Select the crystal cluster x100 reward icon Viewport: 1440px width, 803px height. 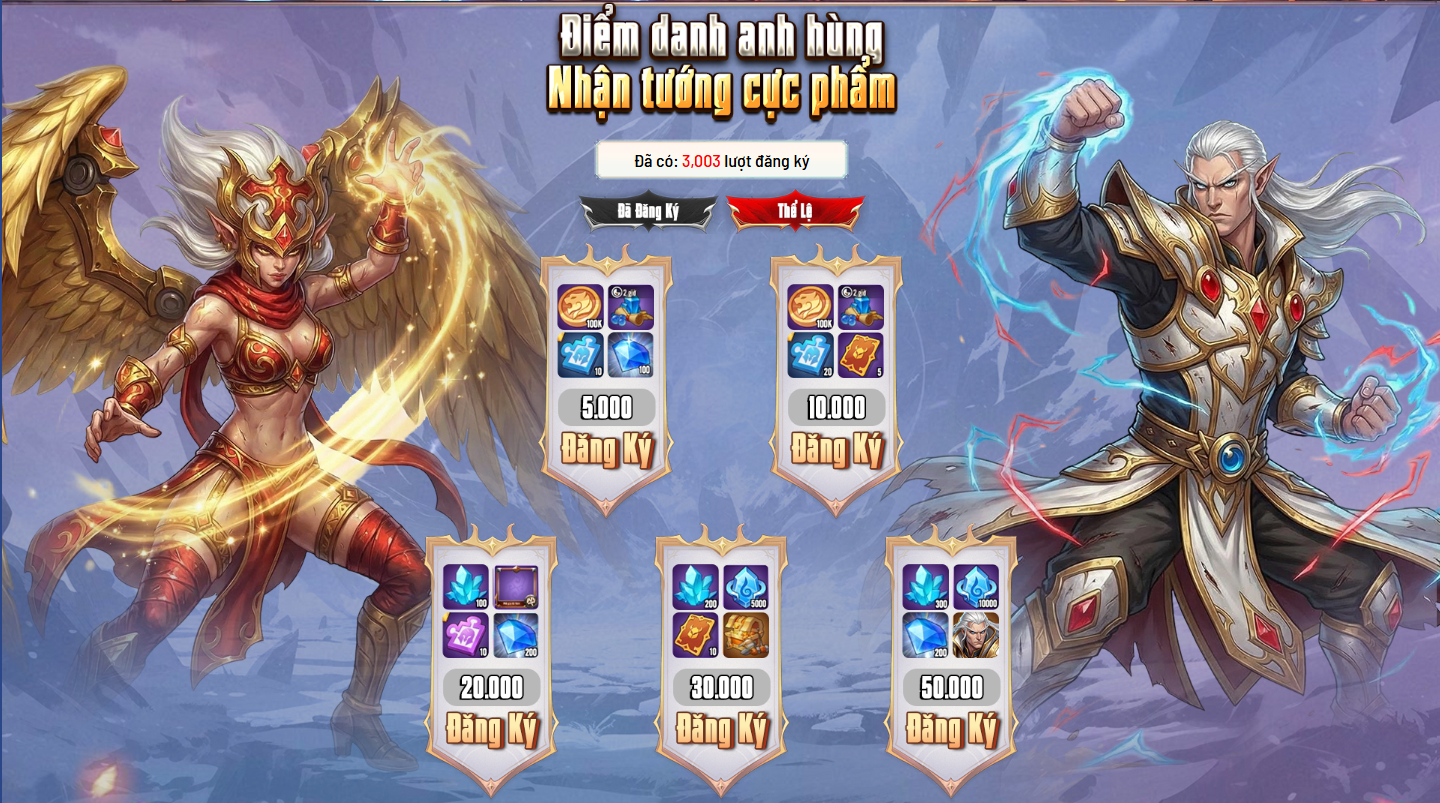pos(466,587)
